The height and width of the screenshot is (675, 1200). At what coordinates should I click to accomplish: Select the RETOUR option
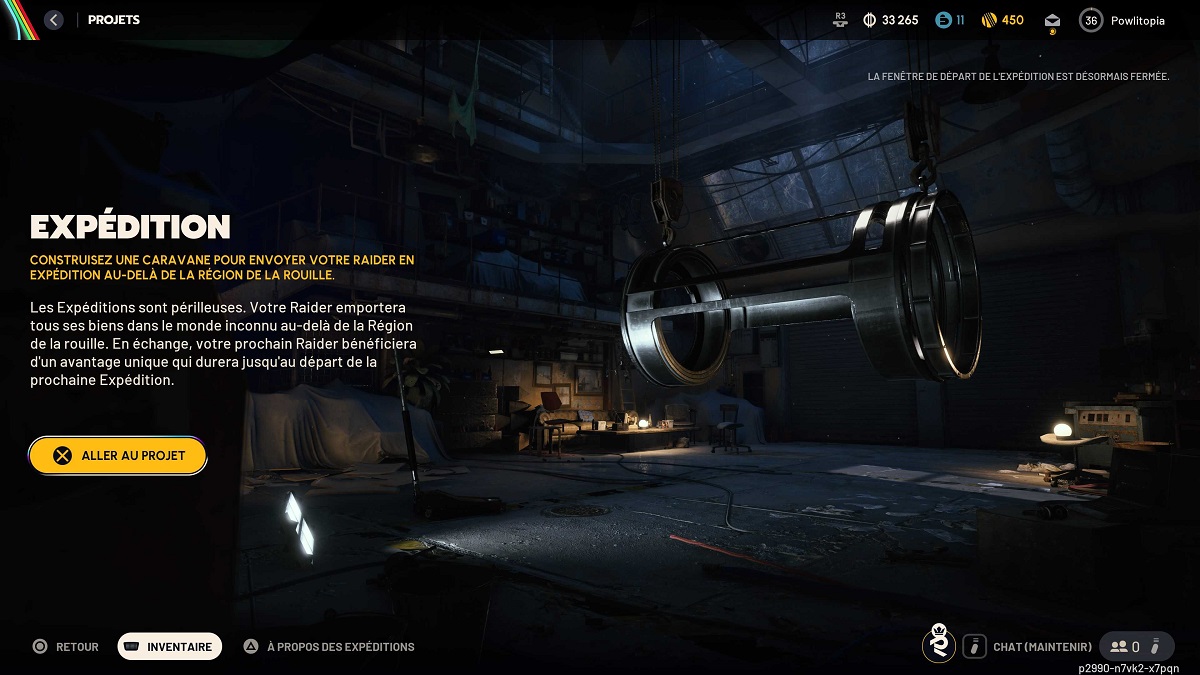click(66, 647)
